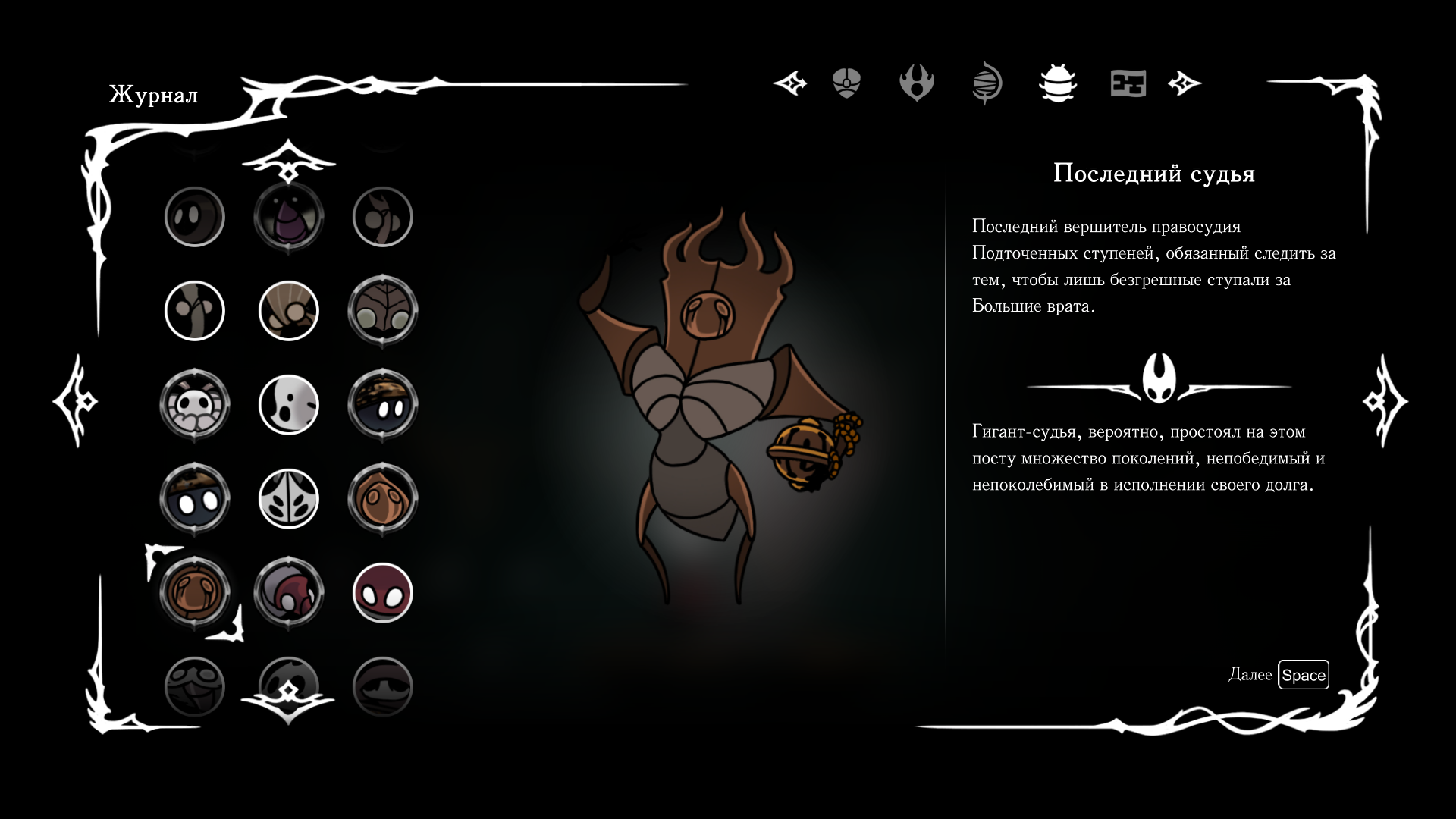Go to the previous pane with left-edge arrow
The image size is (1456, 819).
75,400
